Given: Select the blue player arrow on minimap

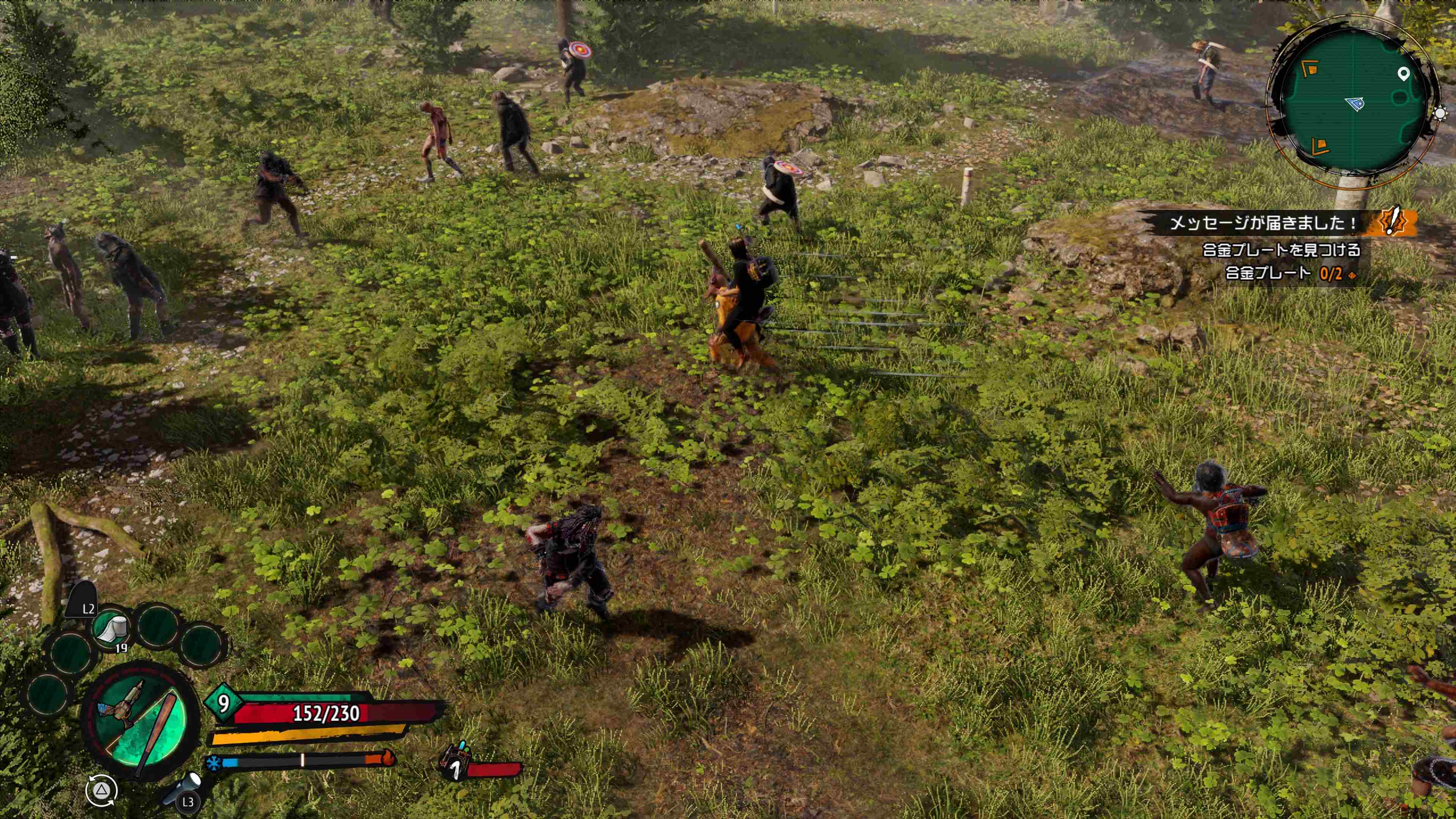Looking at the screenshot, I should [1356, 104].
